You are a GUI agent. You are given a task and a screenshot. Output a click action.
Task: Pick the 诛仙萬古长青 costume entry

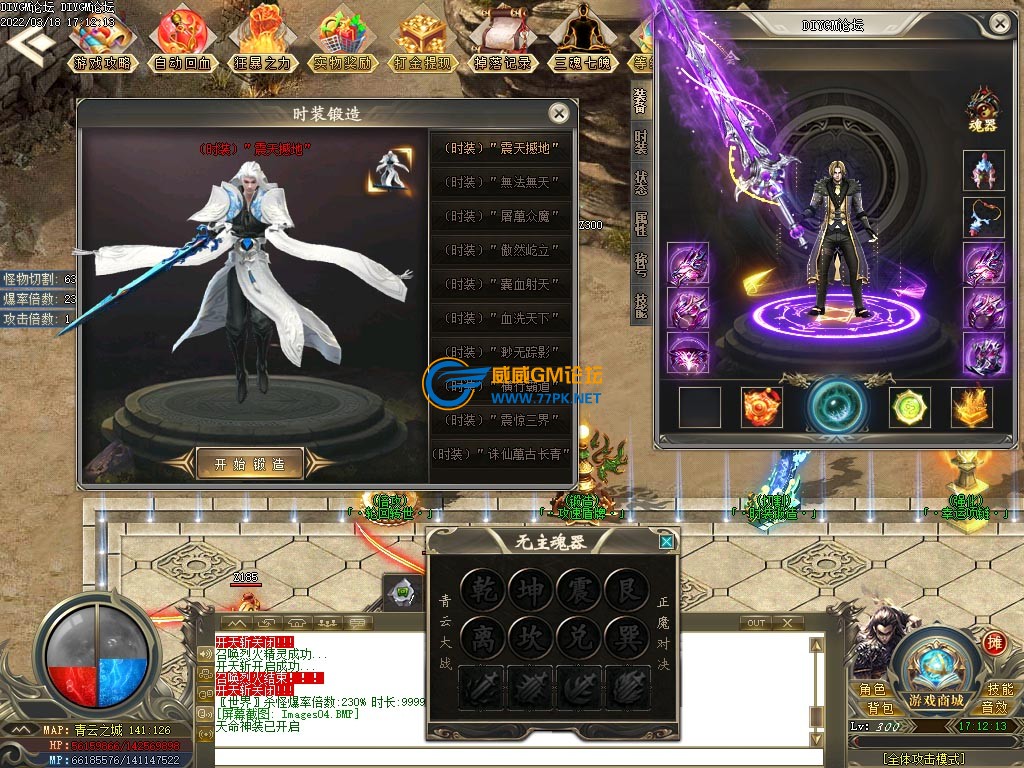click(500, 453)
